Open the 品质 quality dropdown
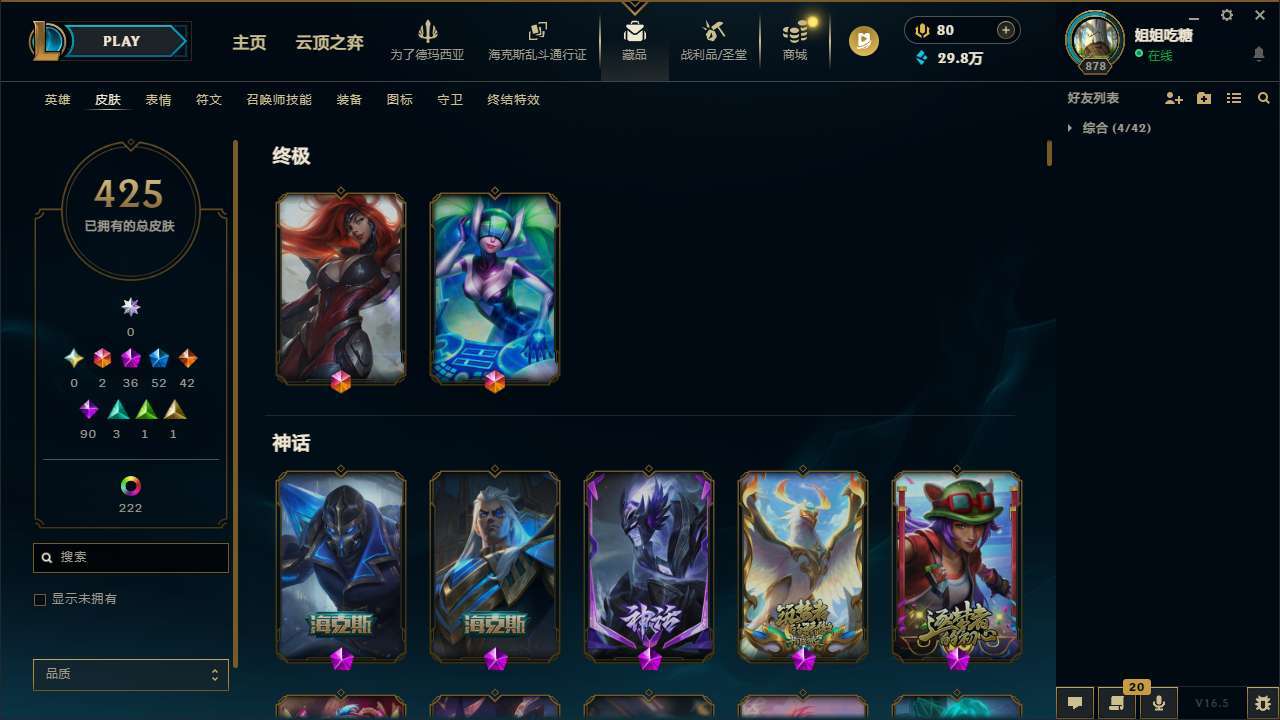The image size is (1280, 720). point(130,674)
